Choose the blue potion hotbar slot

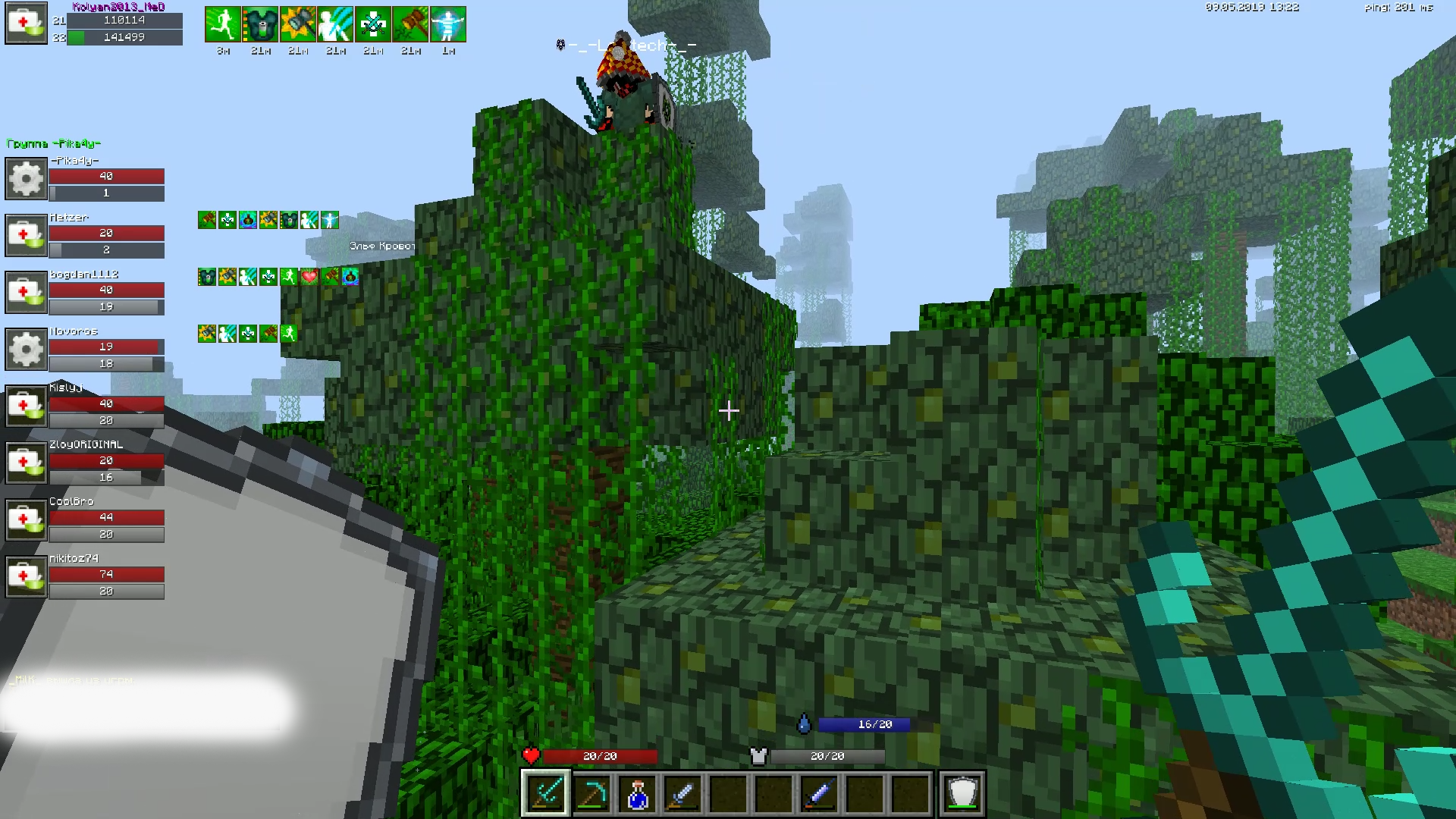[x=637, y=793]
